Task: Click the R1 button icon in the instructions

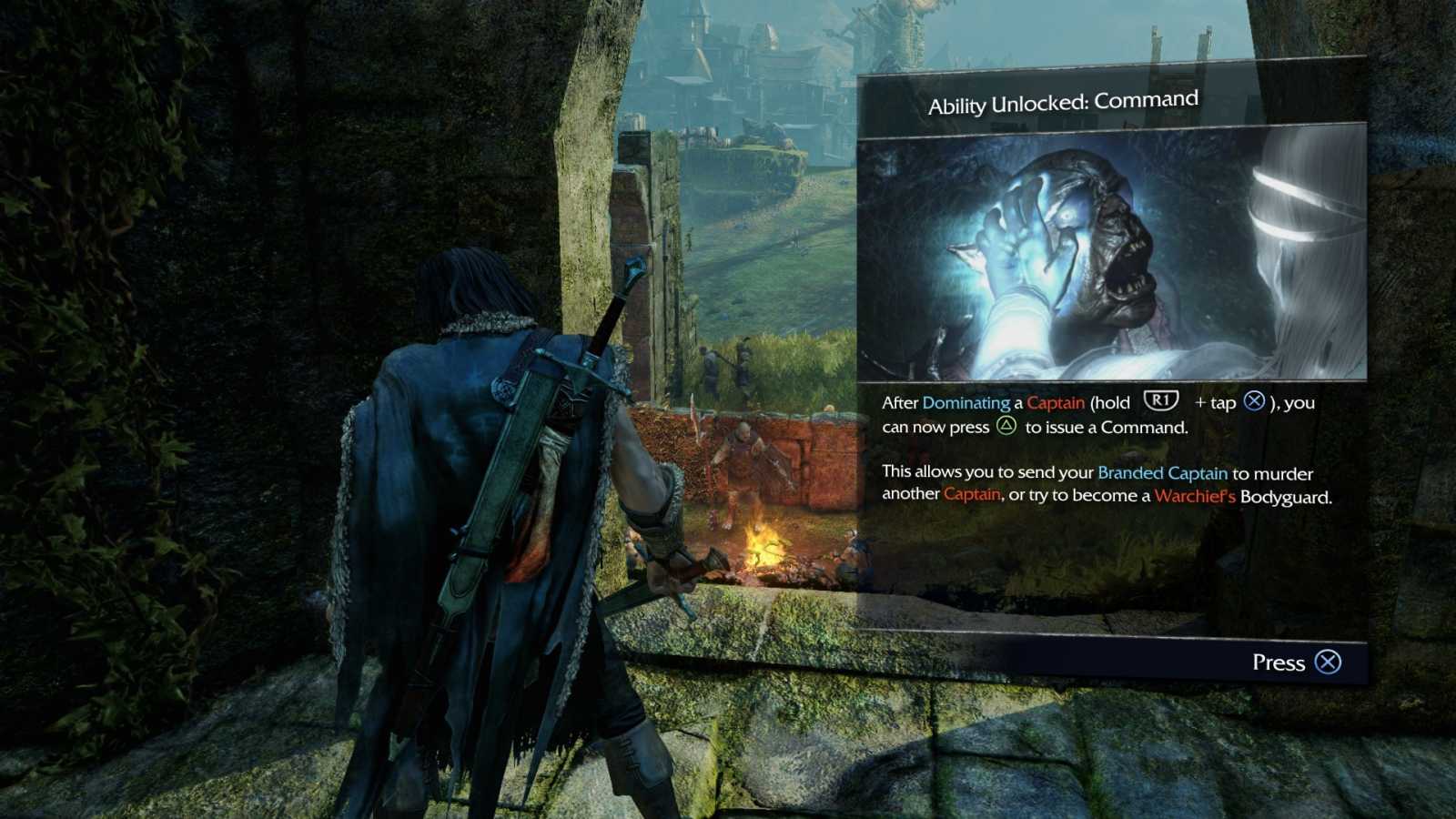Action: (x=1162, y=401)
